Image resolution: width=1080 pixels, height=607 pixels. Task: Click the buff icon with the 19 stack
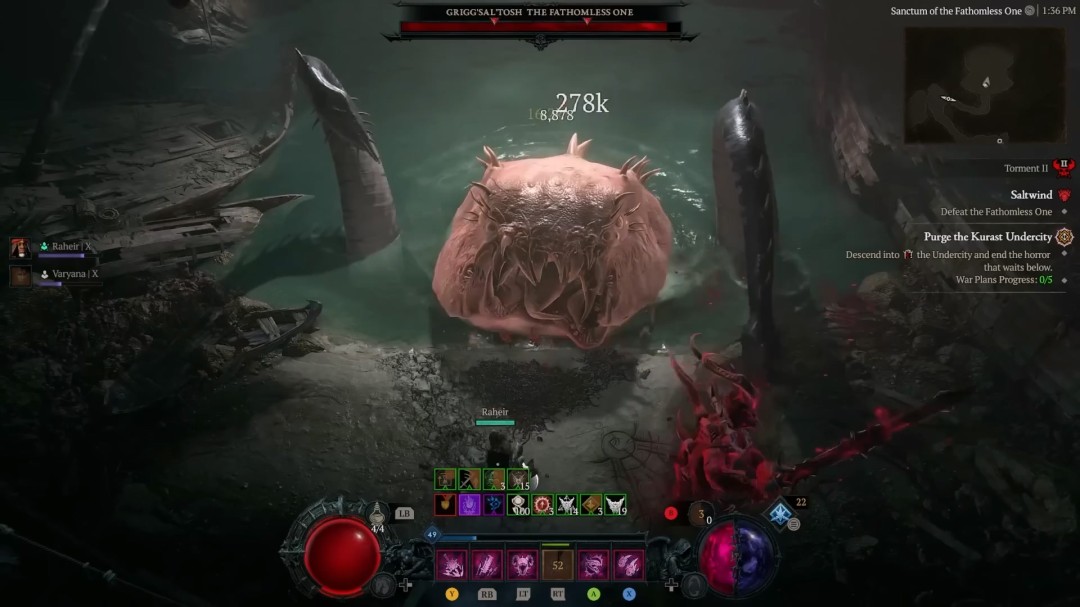pos(616,505)
